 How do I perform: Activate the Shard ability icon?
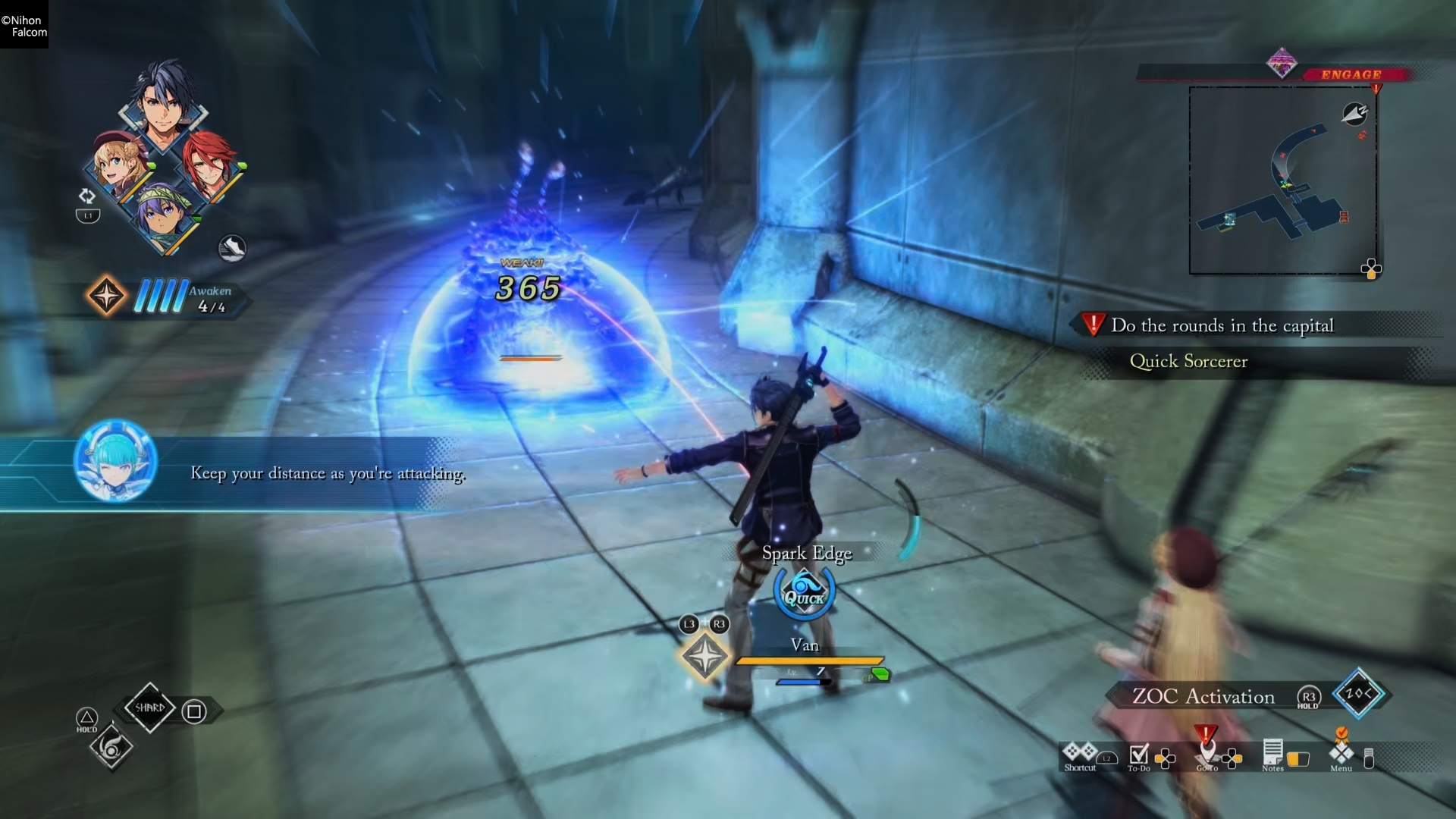152,707
